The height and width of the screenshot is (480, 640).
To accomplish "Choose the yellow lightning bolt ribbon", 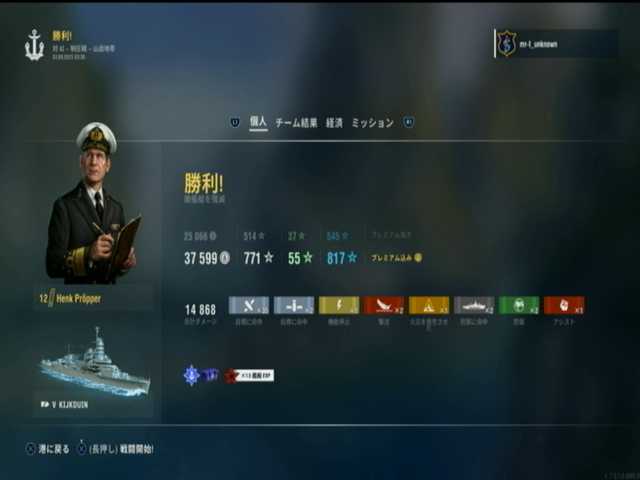I will coord(339,306).
